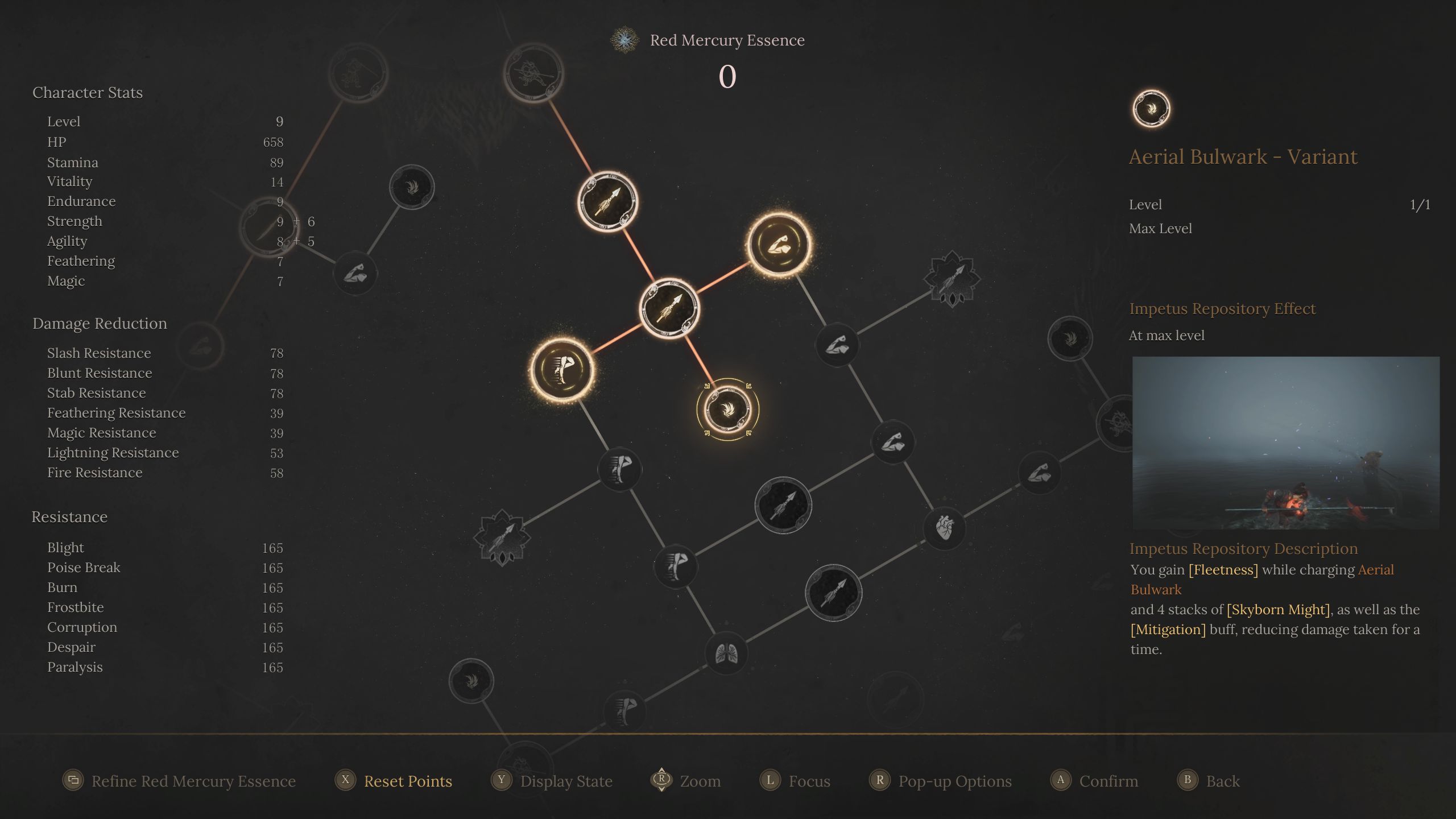Choose the heart skill node

coord(944,527)
